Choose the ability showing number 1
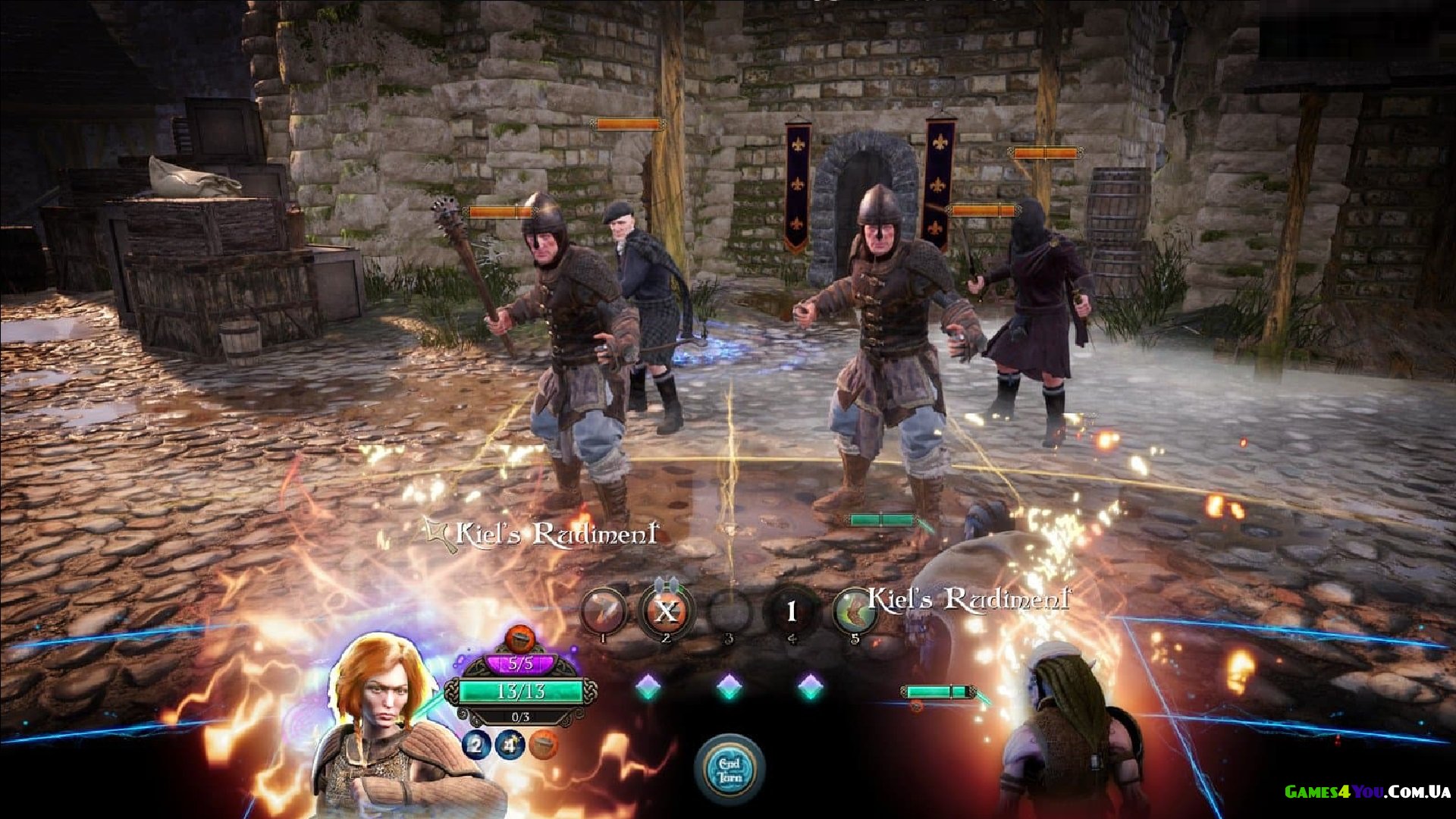This screenshot has width=1456, height=819. pyautogui.click(x=791, y=610)
